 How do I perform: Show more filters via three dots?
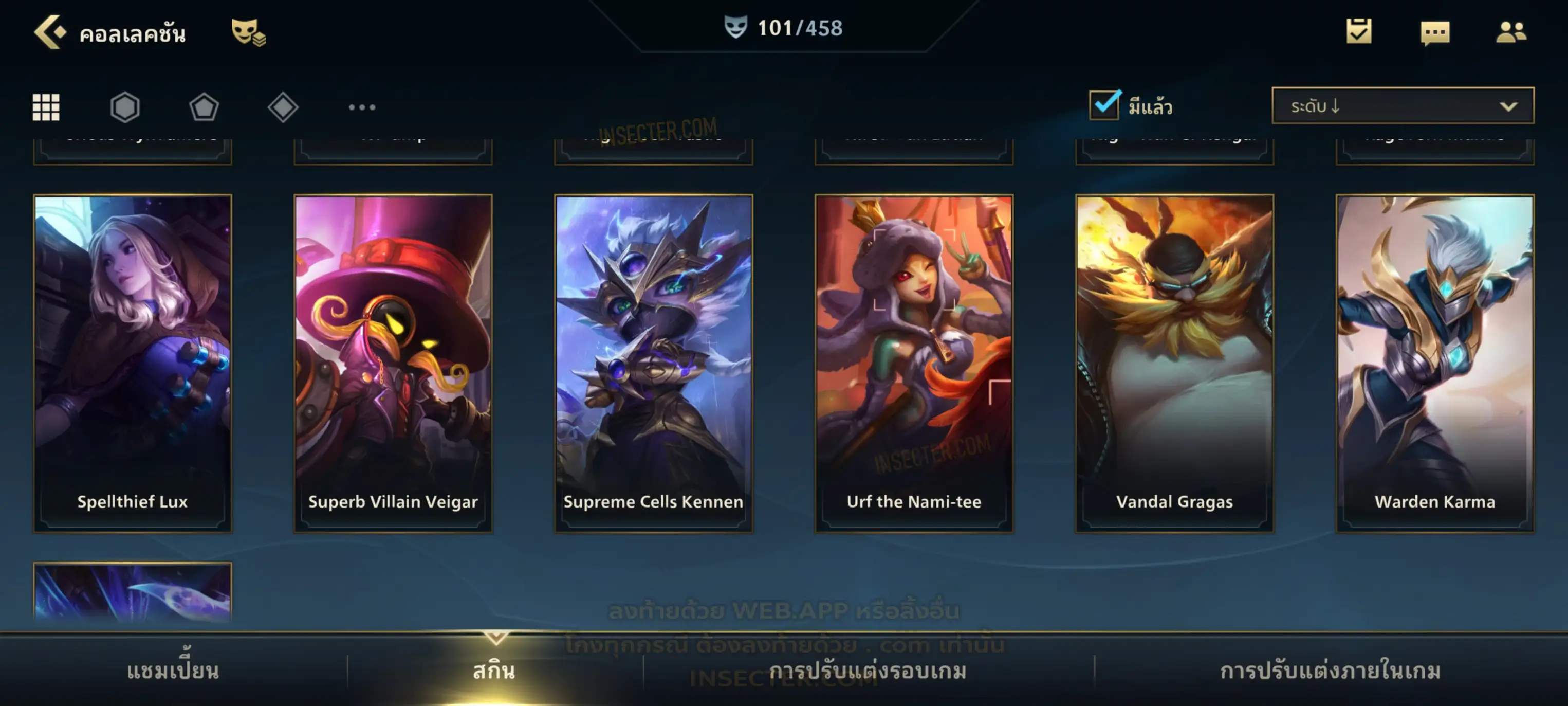point(362,107)
